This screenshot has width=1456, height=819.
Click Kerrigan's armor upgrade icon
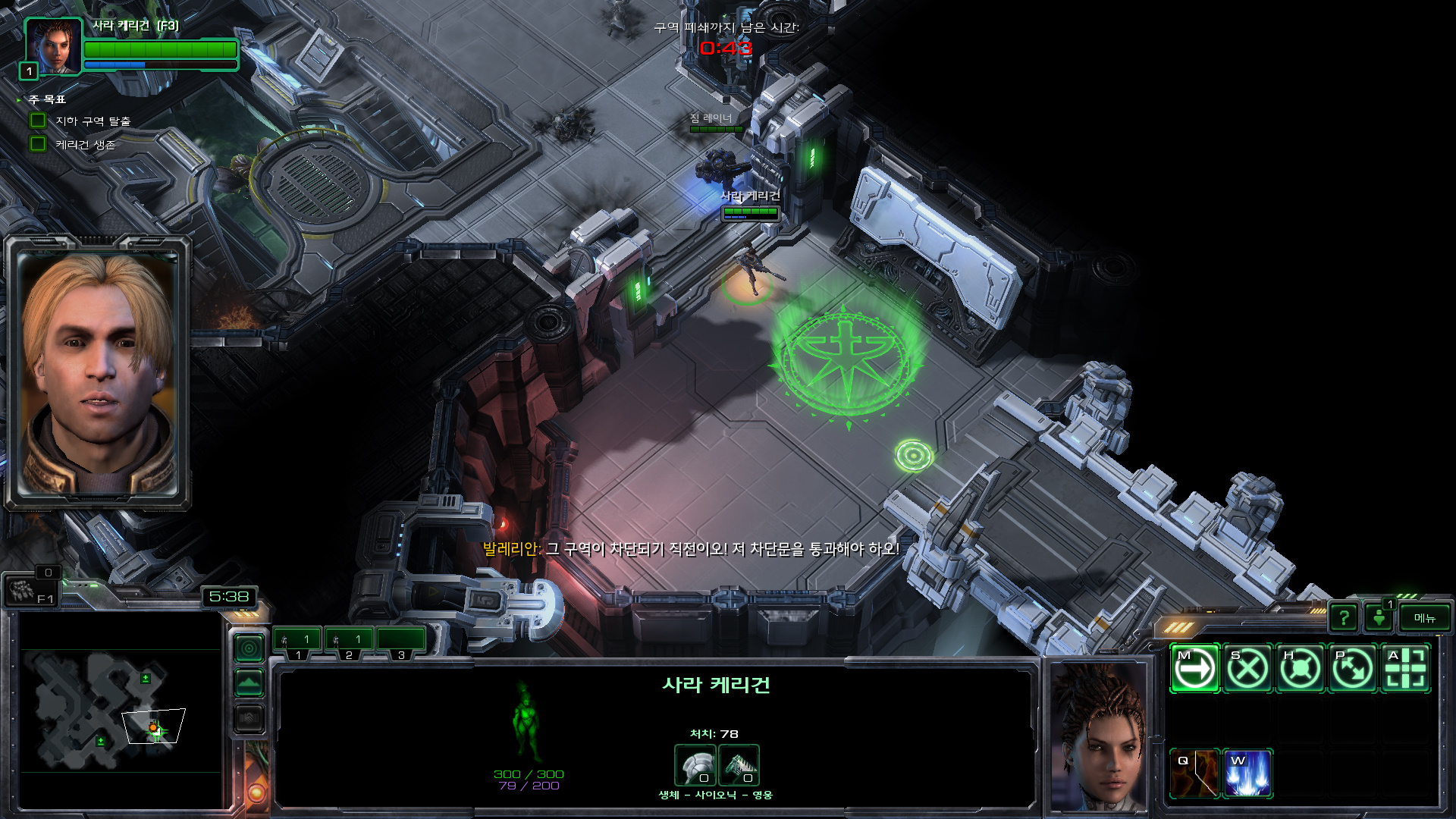pyautogui.click(x=695, y=764)
